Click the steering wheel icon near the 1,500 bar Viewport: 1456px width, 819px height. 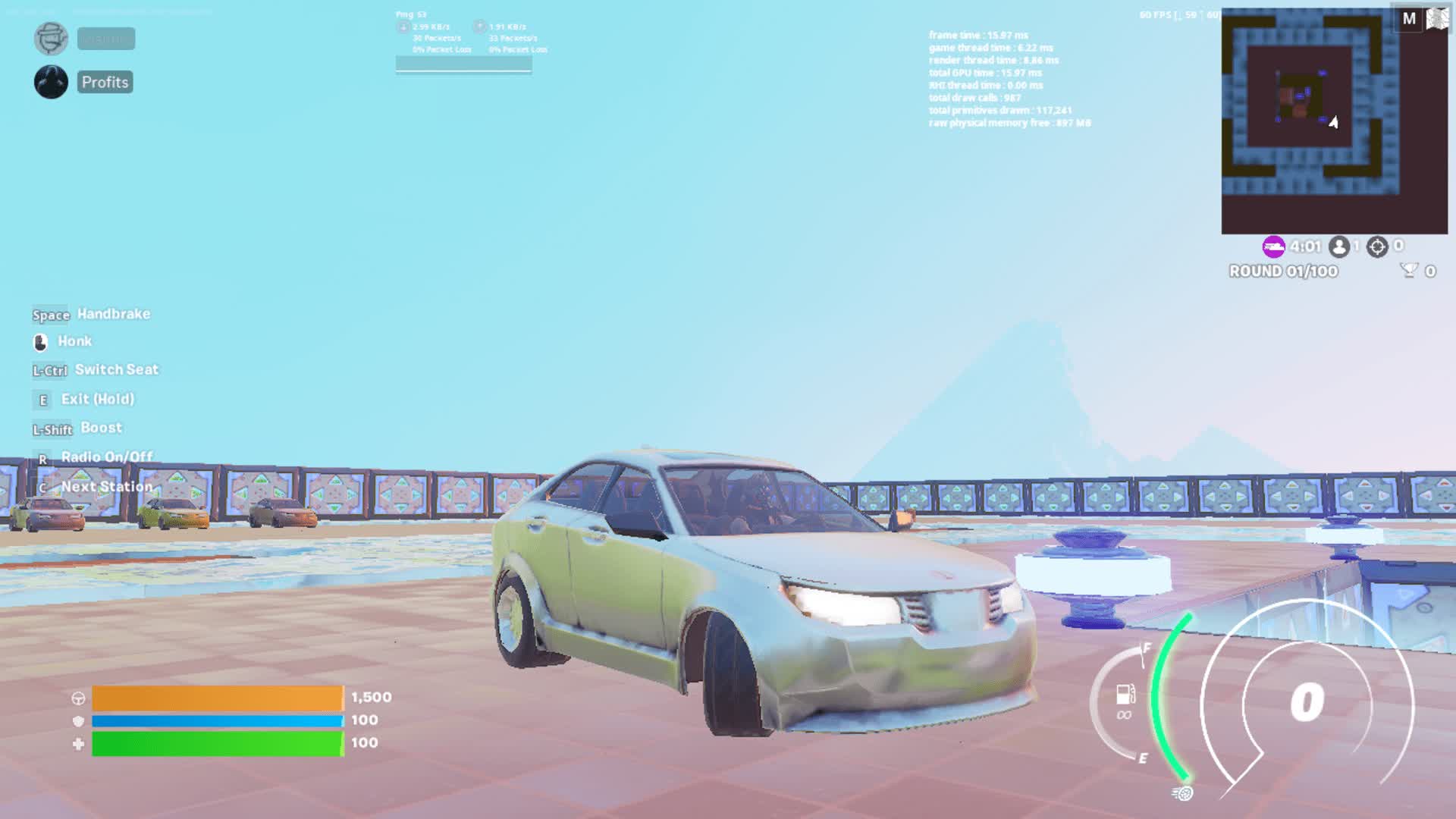(x=79, y=698)
